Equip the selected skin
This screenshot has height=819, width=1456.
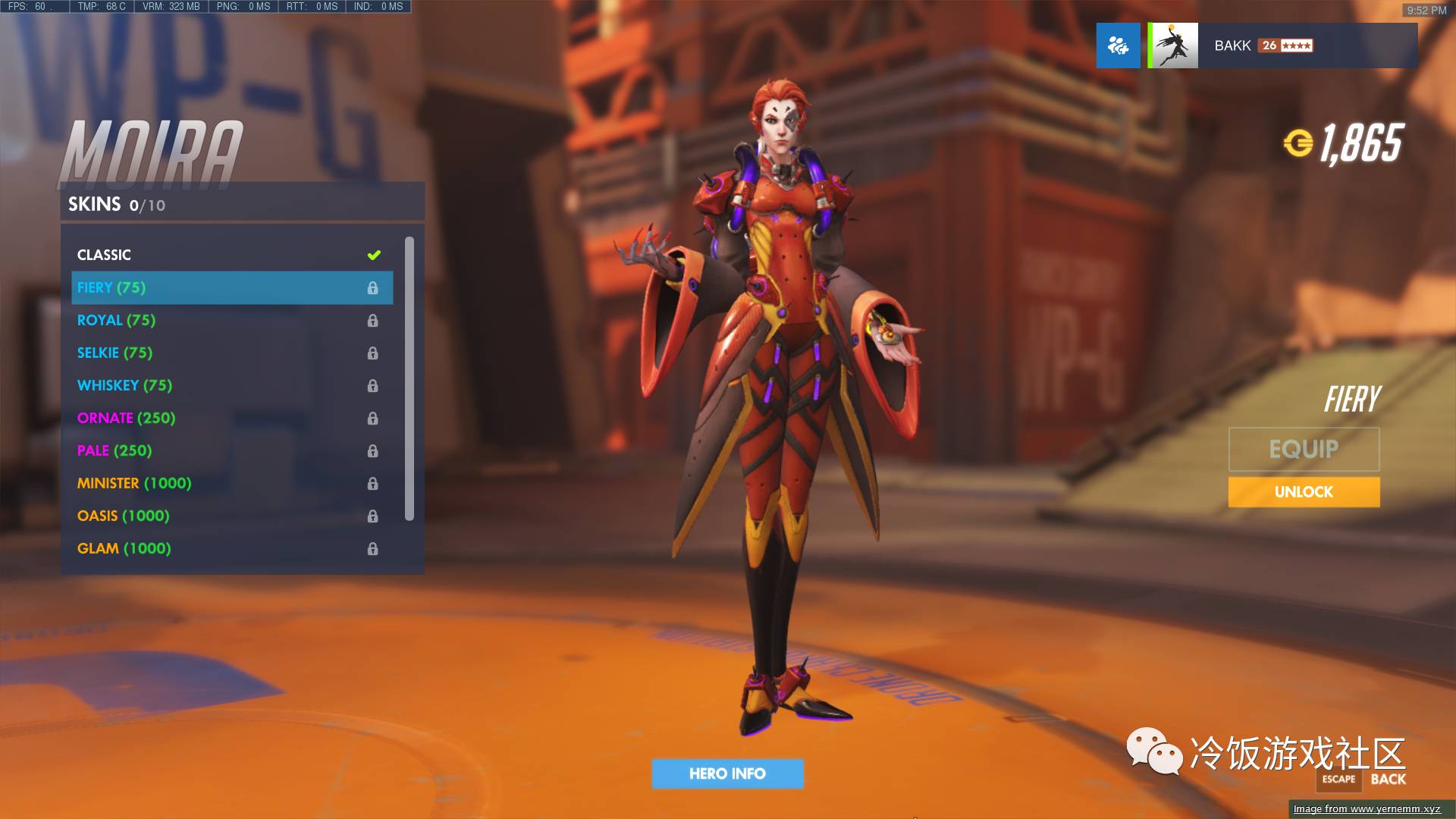1304,449
